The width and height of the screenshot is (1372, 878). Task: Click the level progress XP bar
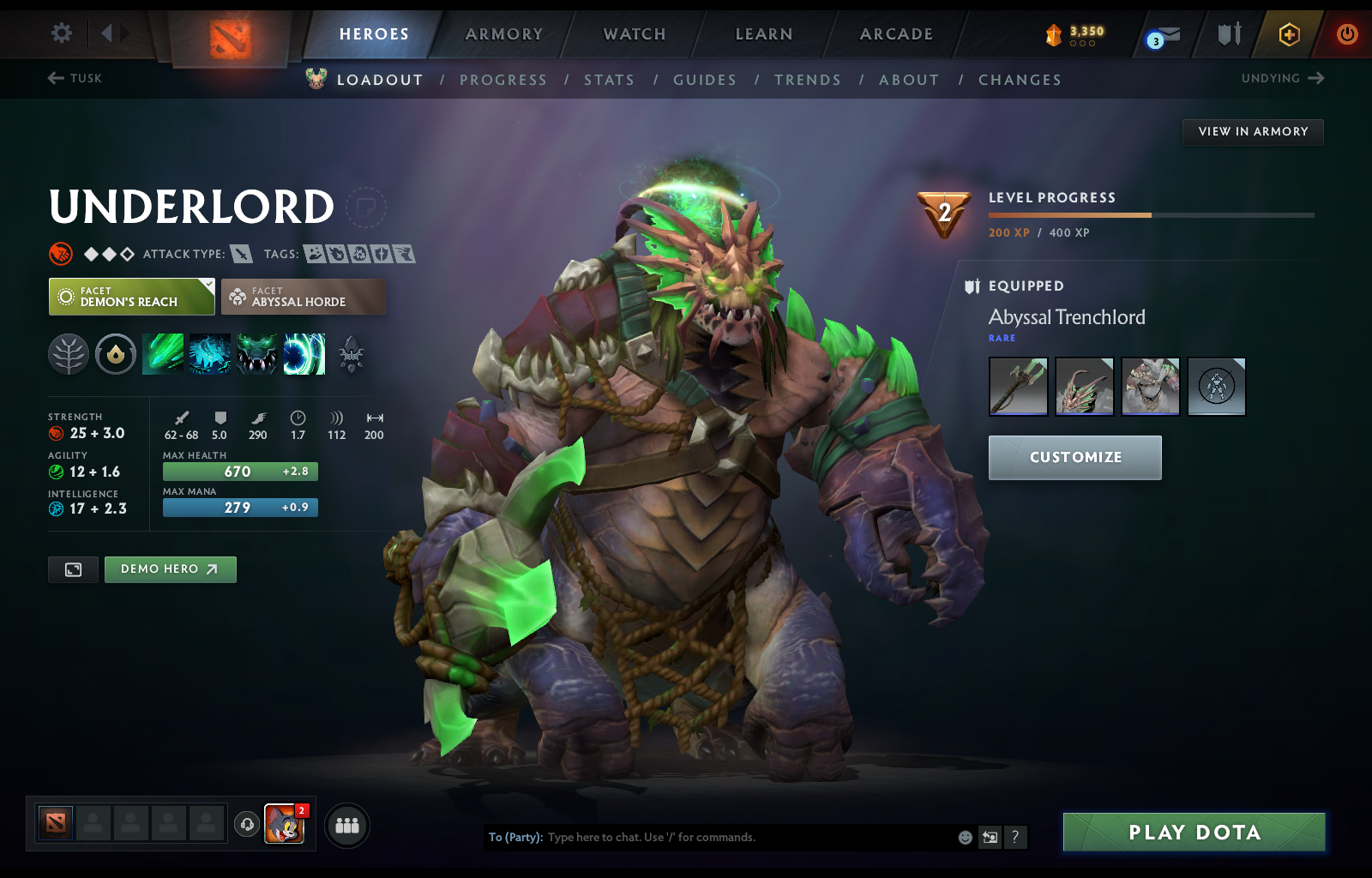(1149, 214)
